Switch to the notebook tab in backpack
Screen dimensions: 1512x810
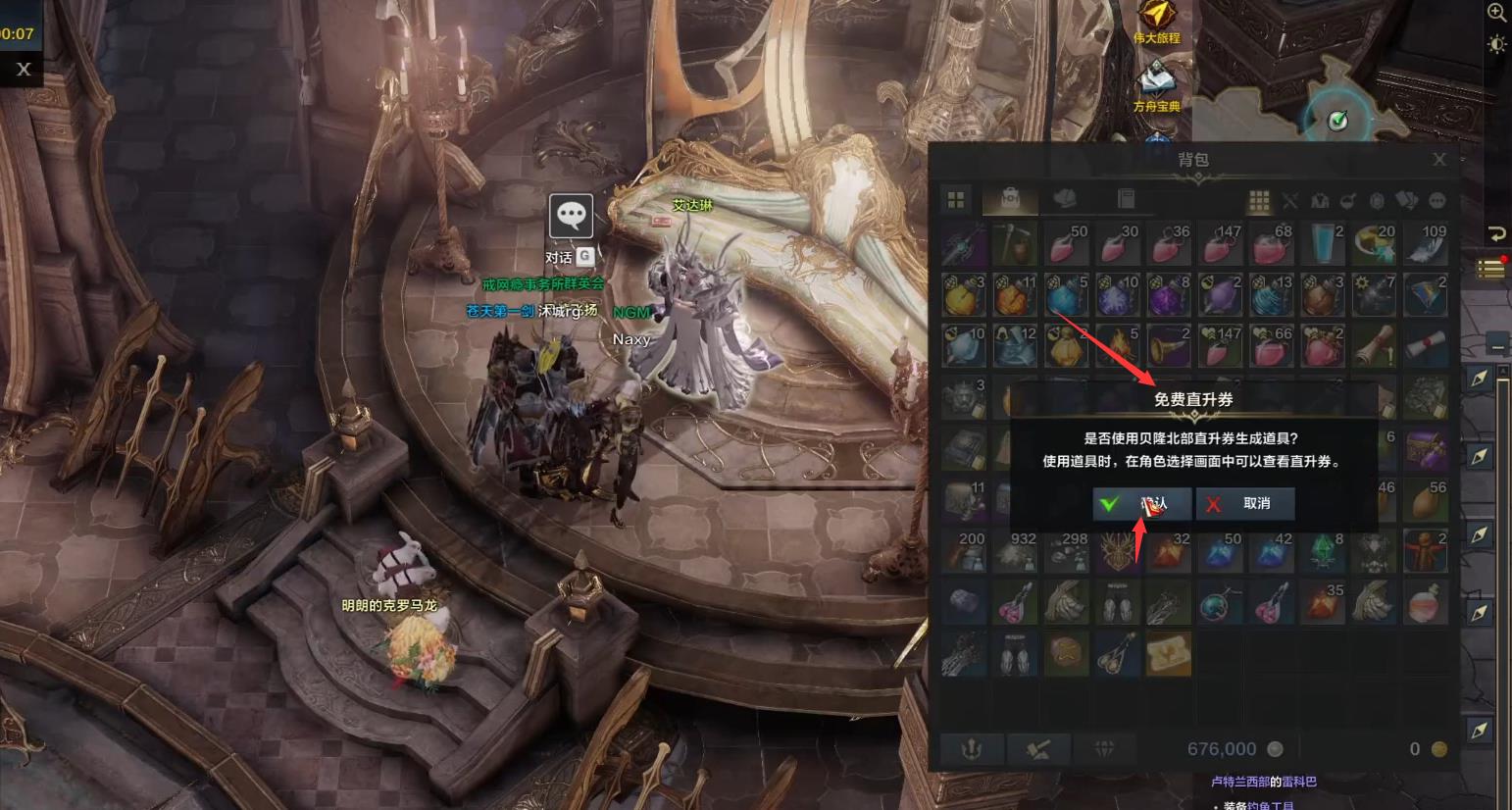[1126, 200]
